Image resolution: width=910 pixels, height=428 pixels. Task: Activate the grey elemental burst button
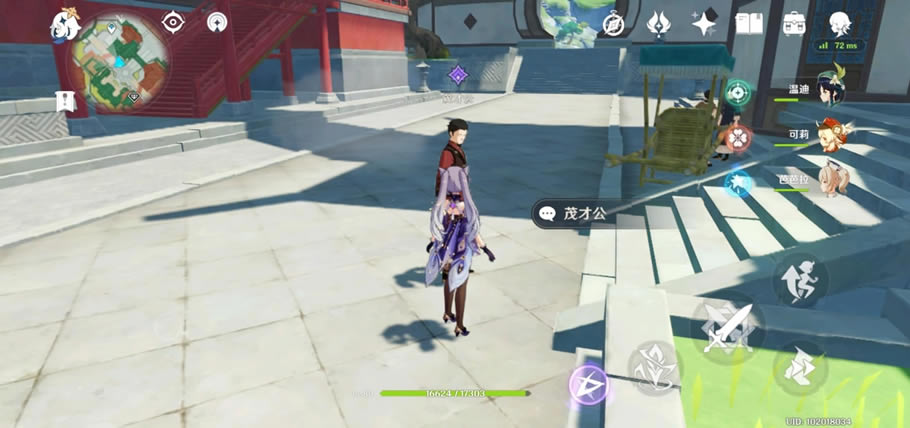coord(654,366)
